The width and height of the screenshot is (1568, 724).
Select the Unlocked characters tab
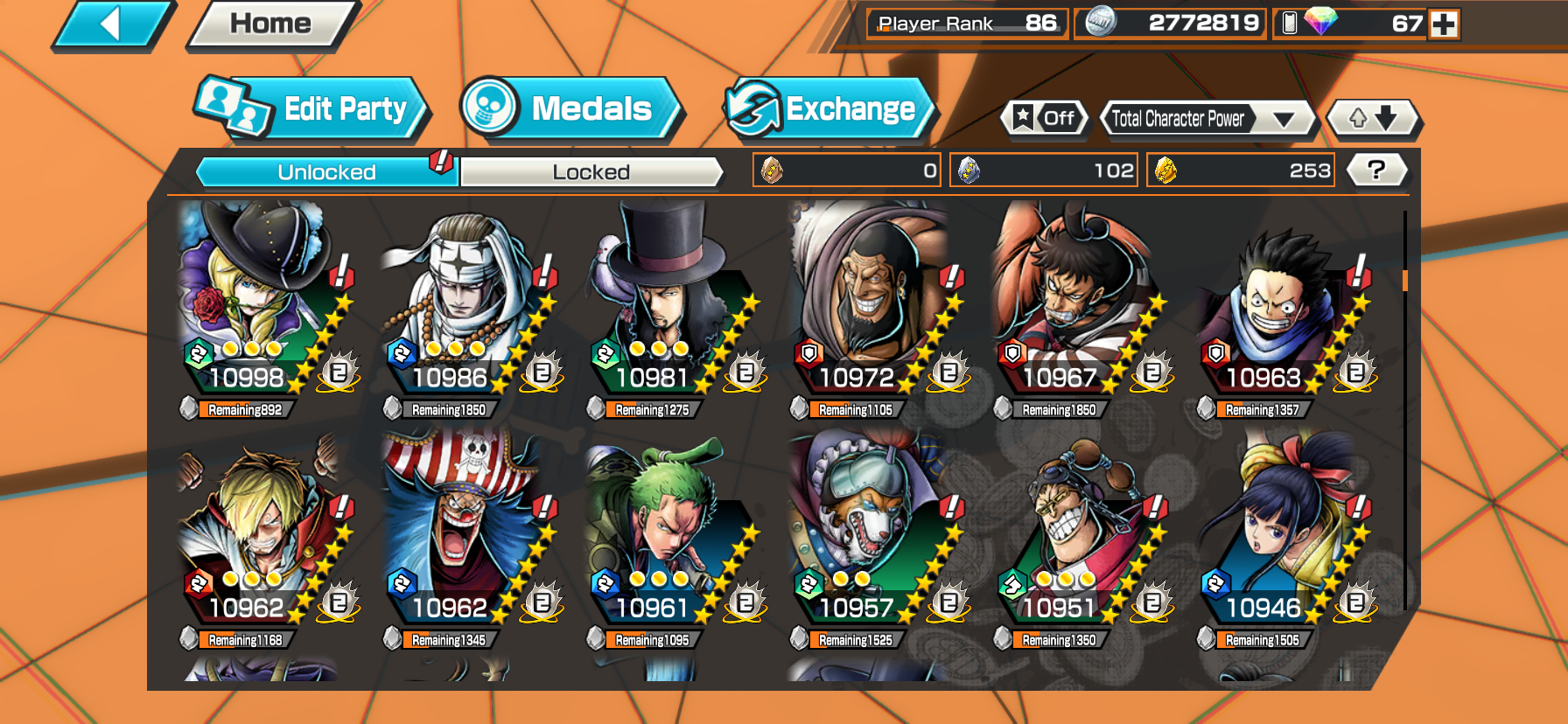point(326,172)
